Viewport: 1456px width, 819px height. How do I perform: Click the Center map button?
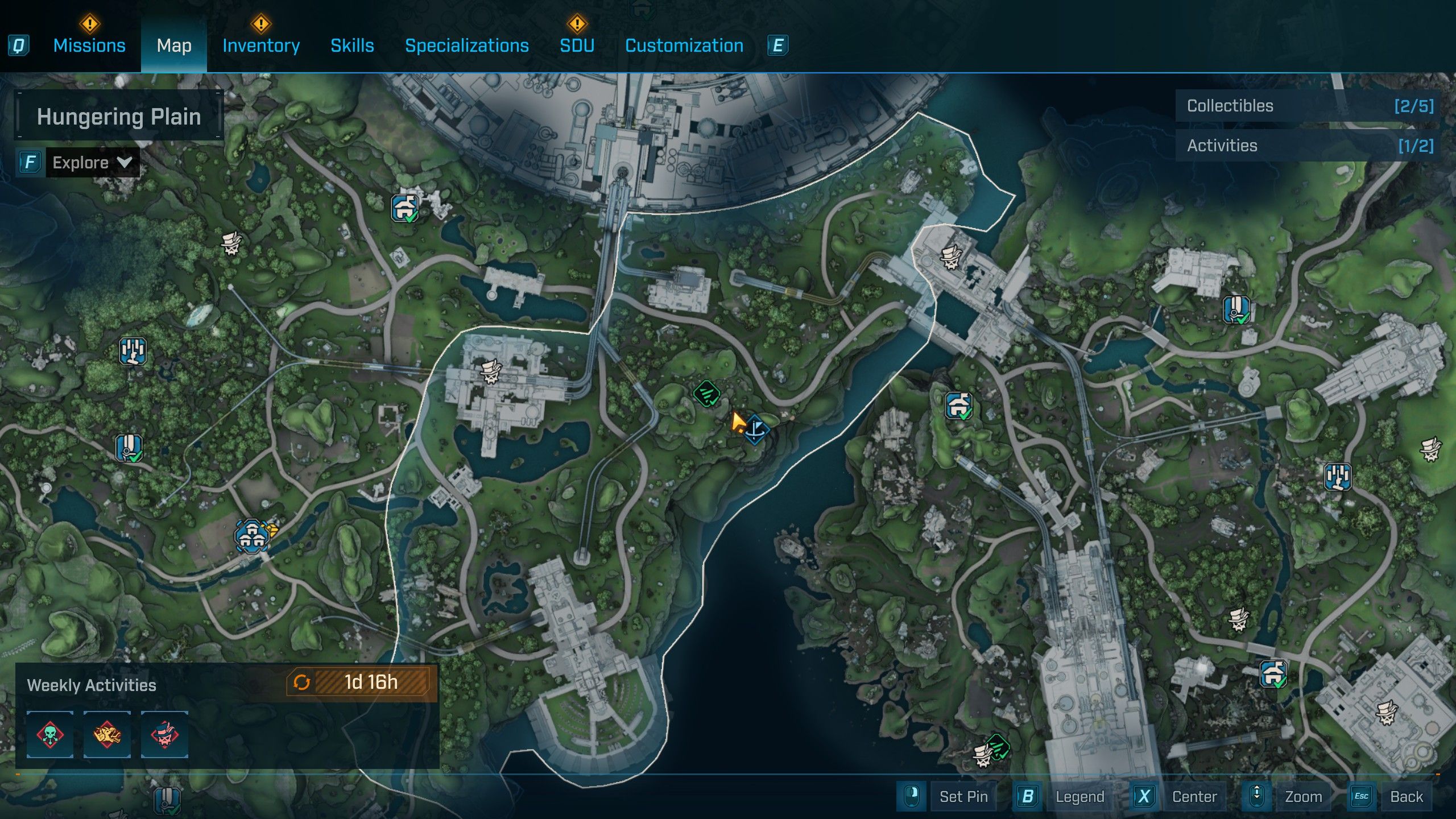[x=1194, y=797]
